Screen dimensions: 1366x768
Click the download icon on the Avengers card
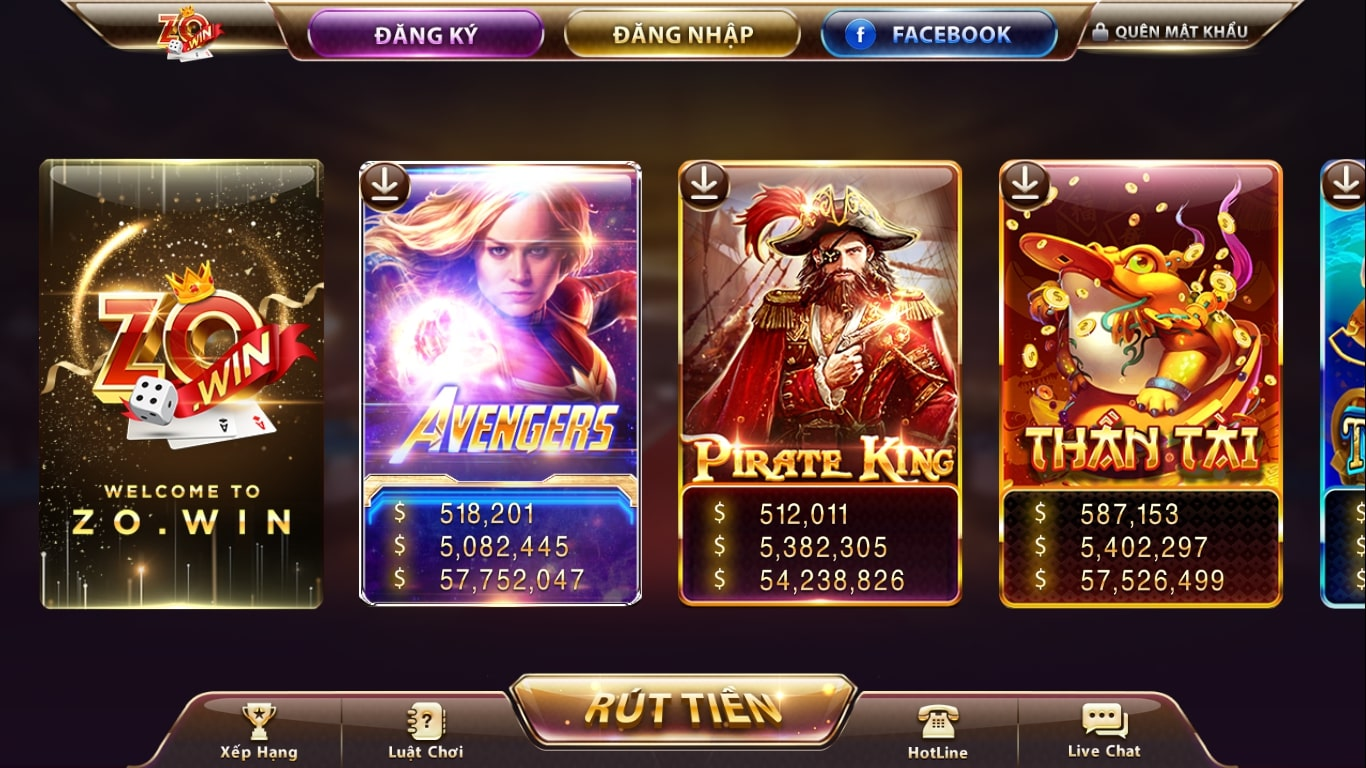tap(385, 184)
